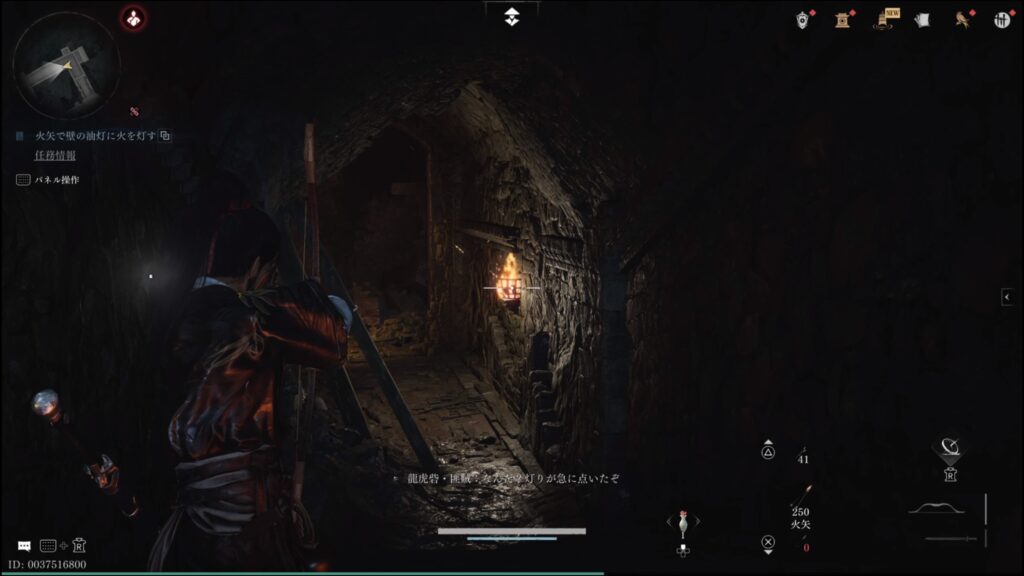Click the copy icon beside the quest objective

click(166, 135)
